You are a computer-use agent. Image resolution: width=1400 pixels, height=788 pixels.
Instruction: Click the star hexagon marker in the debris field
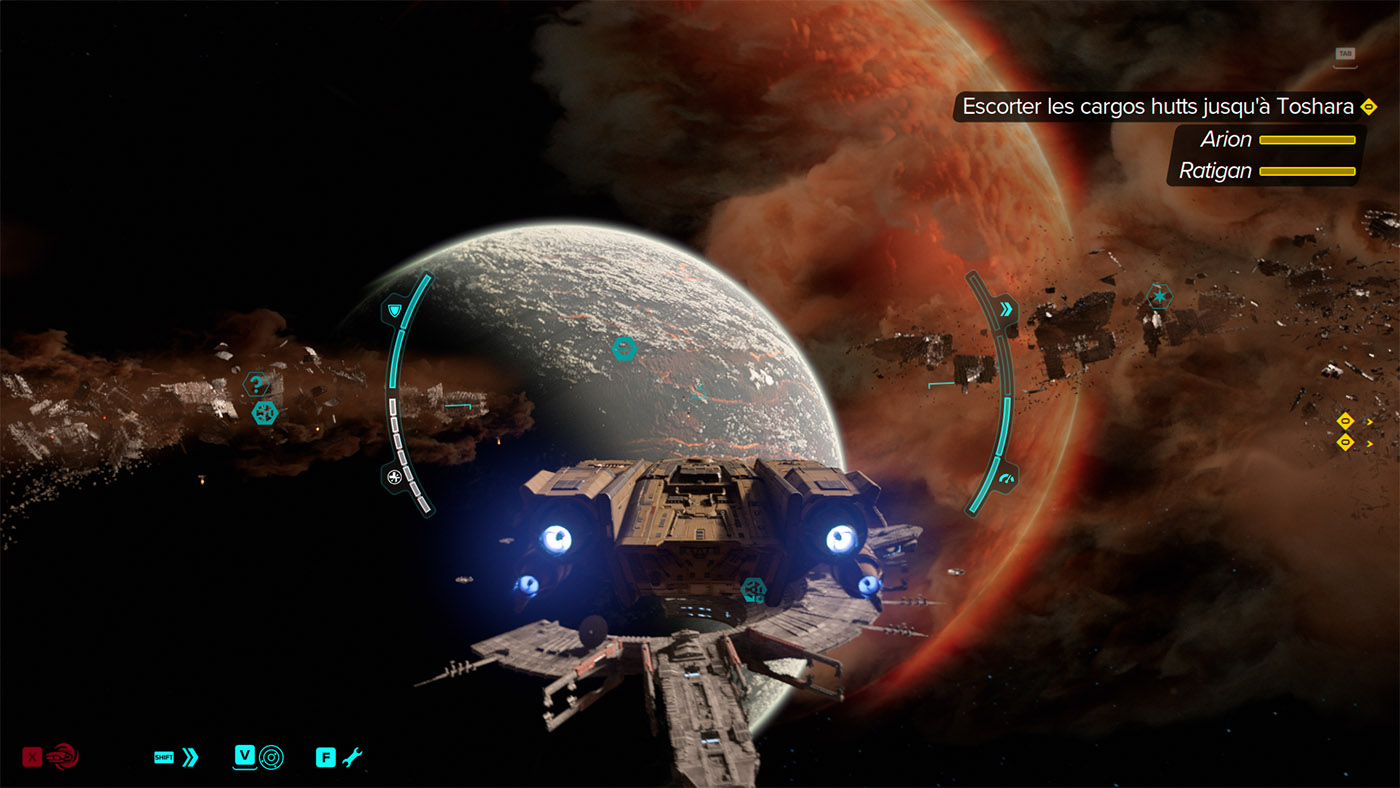1158,297
